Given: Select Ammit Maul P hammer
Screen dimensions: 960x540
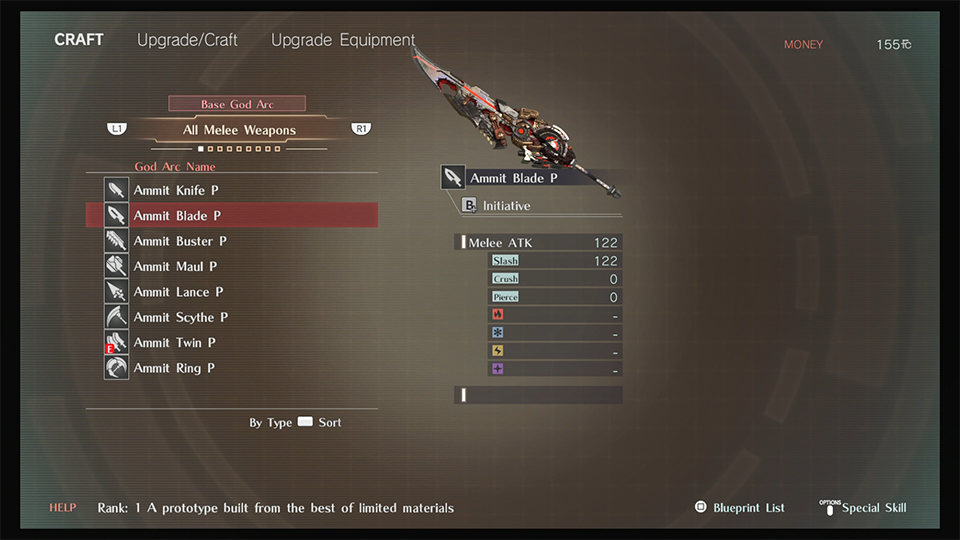Looking at the screenshot, I should pos(175,266).
